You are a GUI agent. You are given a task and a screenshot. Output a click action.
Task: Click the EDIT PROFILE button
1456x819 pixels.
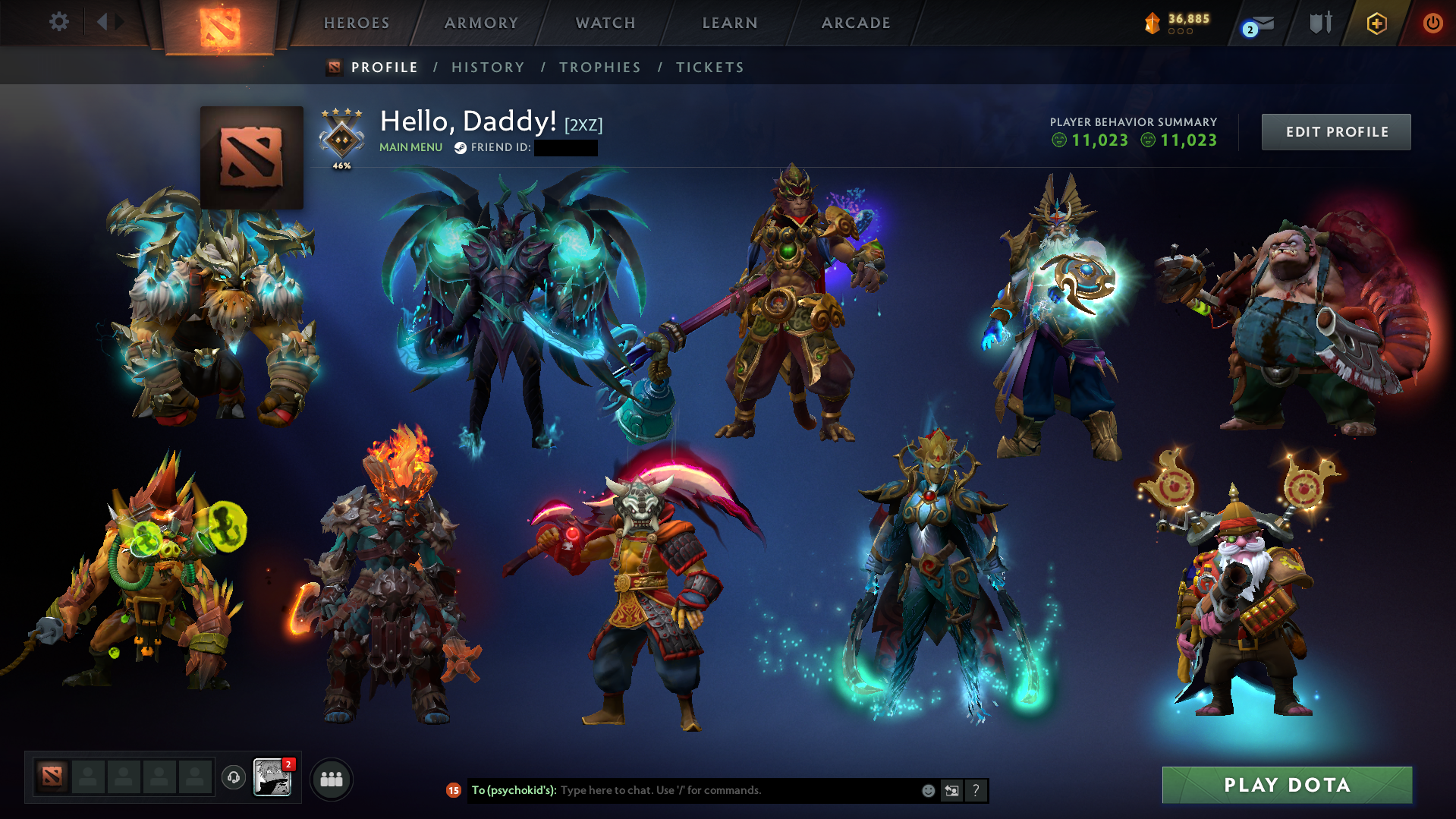point(1335,131)
